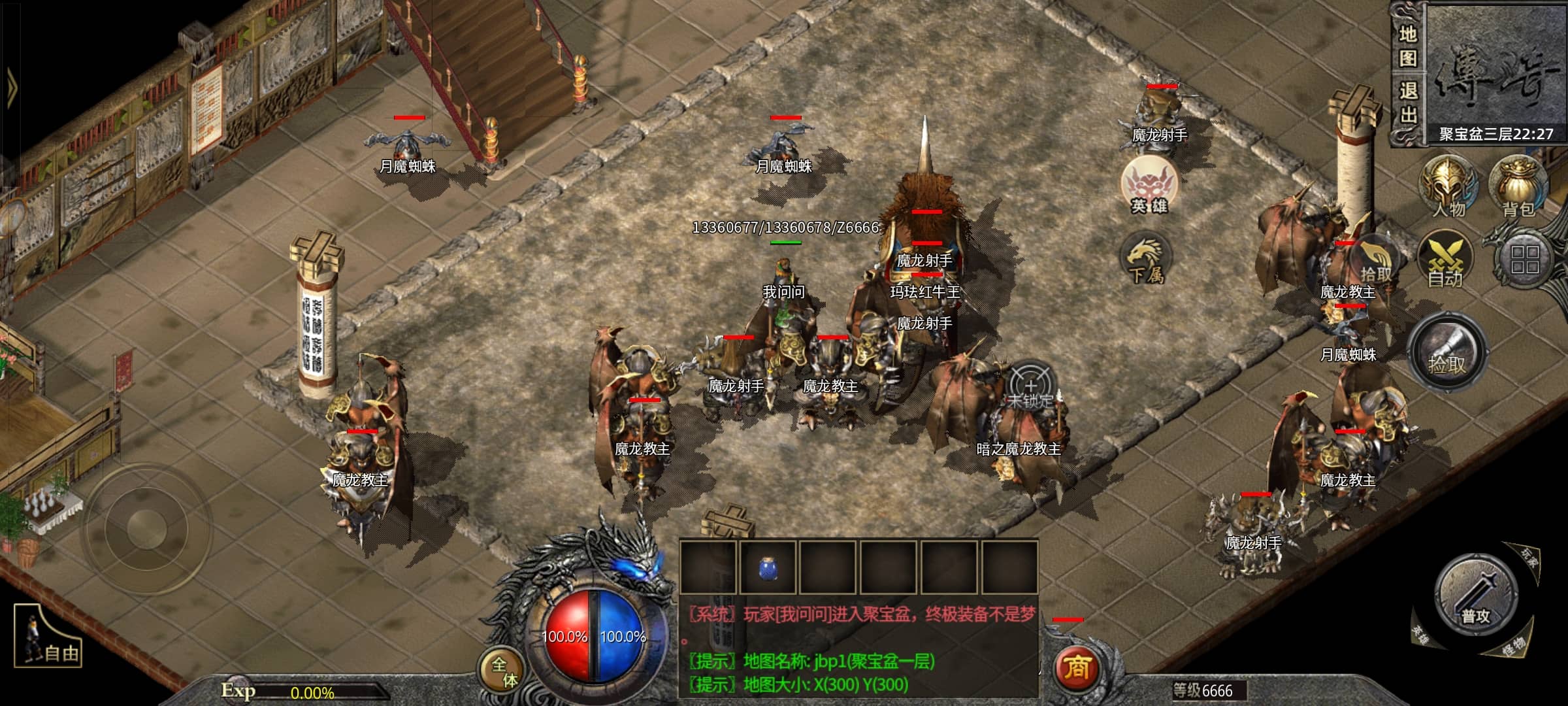Viewport: 1568px width, 706px height.
Task: Open the 人物 character helmet icon
Action: tap(1448, 186)
